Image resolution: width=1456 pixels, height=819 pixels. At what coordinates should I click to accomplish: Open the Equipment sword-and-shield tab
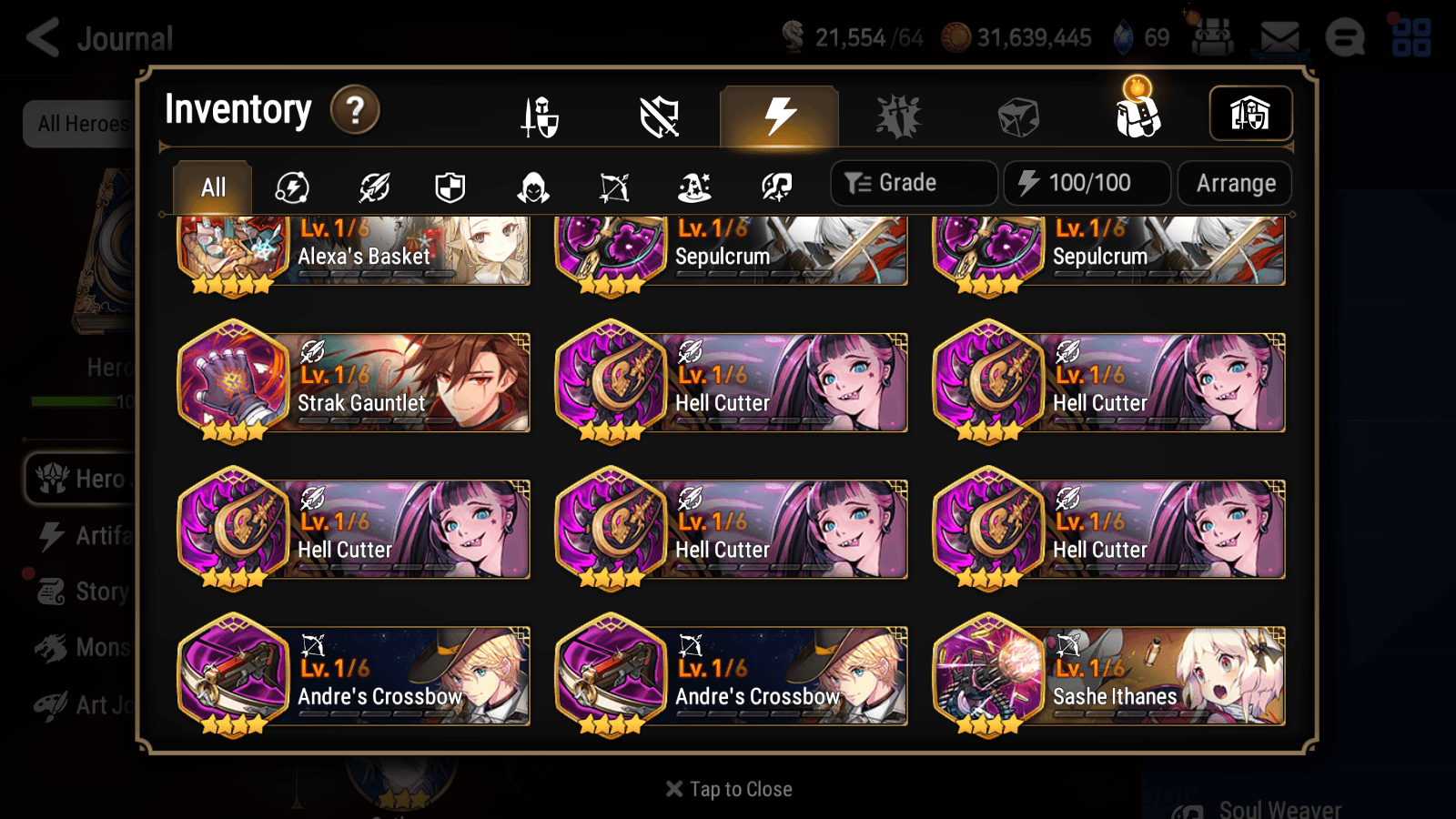(537, 116)
